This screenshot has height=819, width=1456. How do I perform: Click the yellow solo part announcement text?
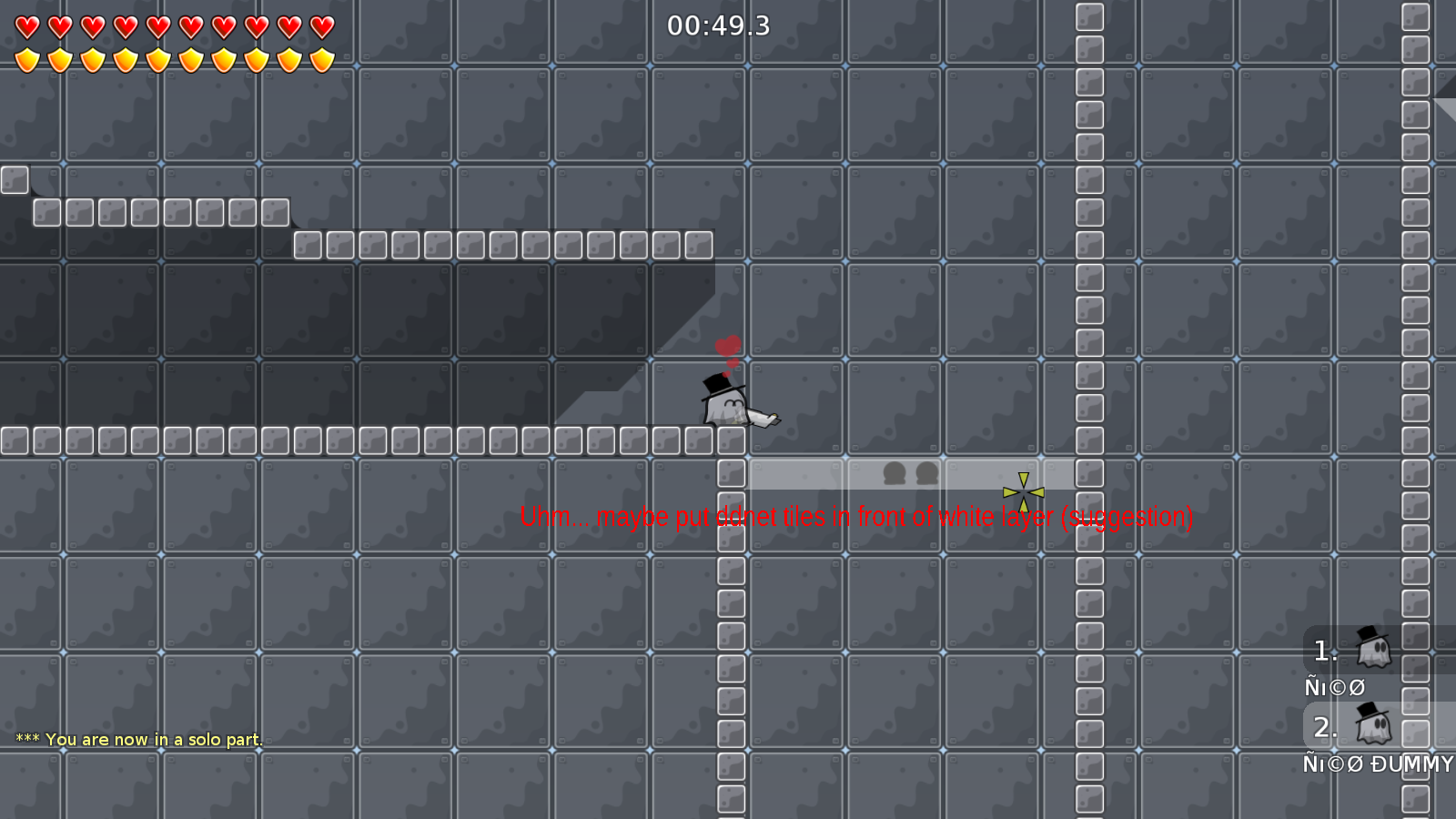(138, 739)
